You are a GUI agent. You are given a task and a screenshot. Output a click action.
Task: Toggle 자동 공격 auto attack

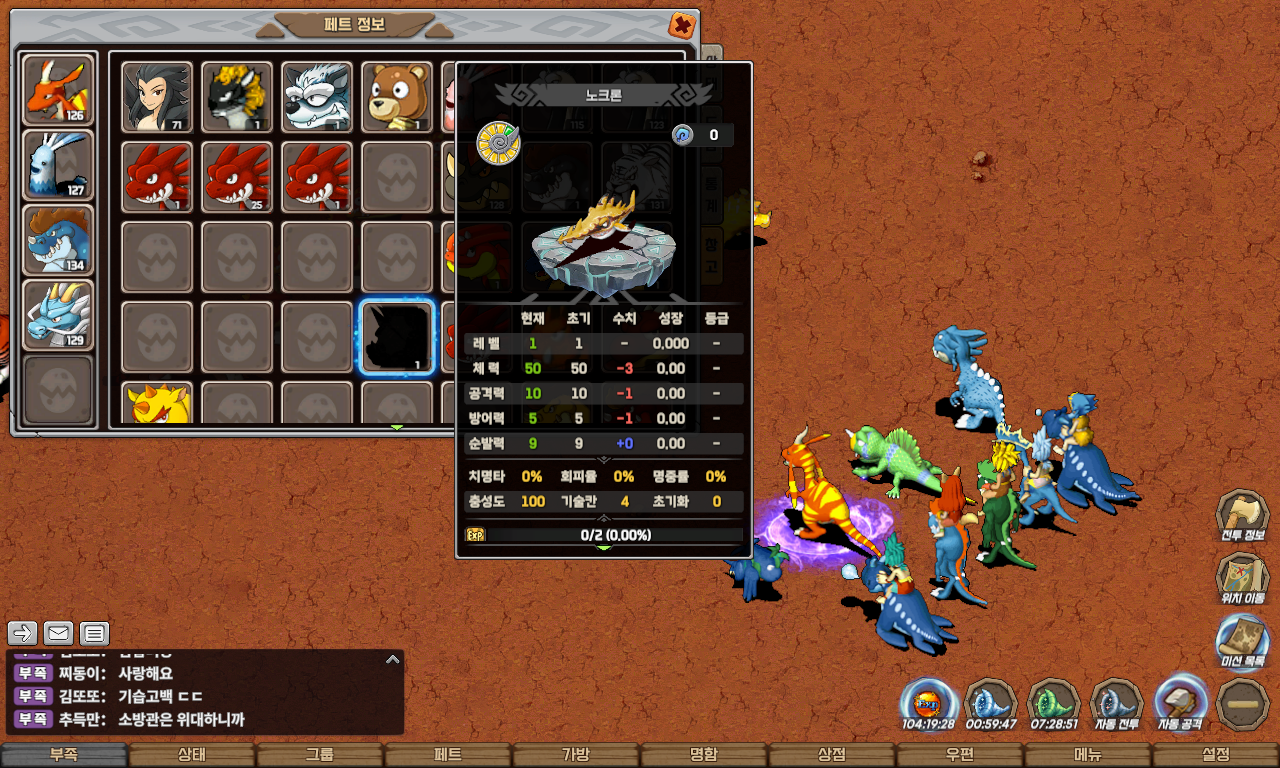point(1180,704)
